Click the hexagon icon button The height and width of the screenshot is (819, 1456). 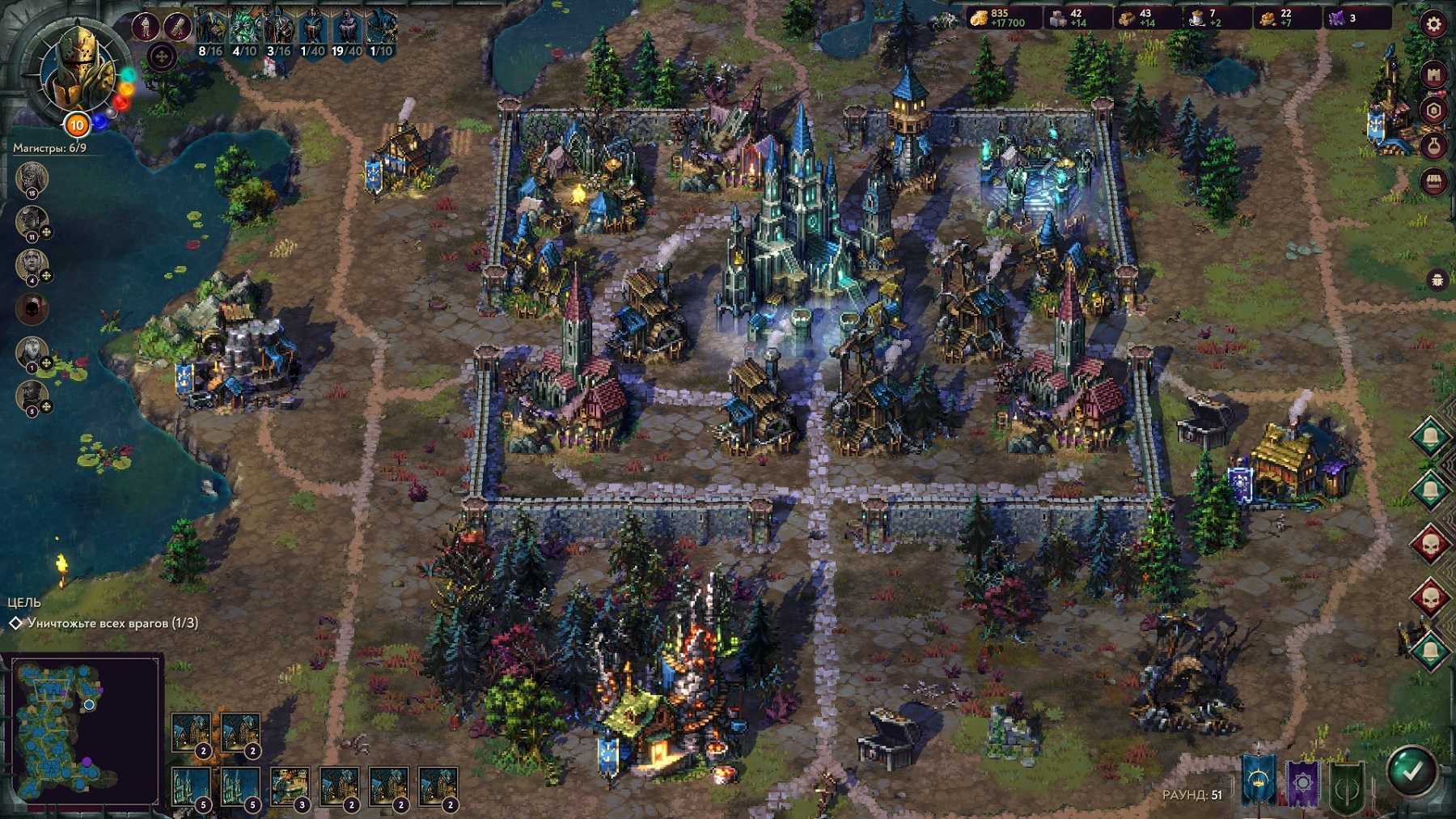1433,111
